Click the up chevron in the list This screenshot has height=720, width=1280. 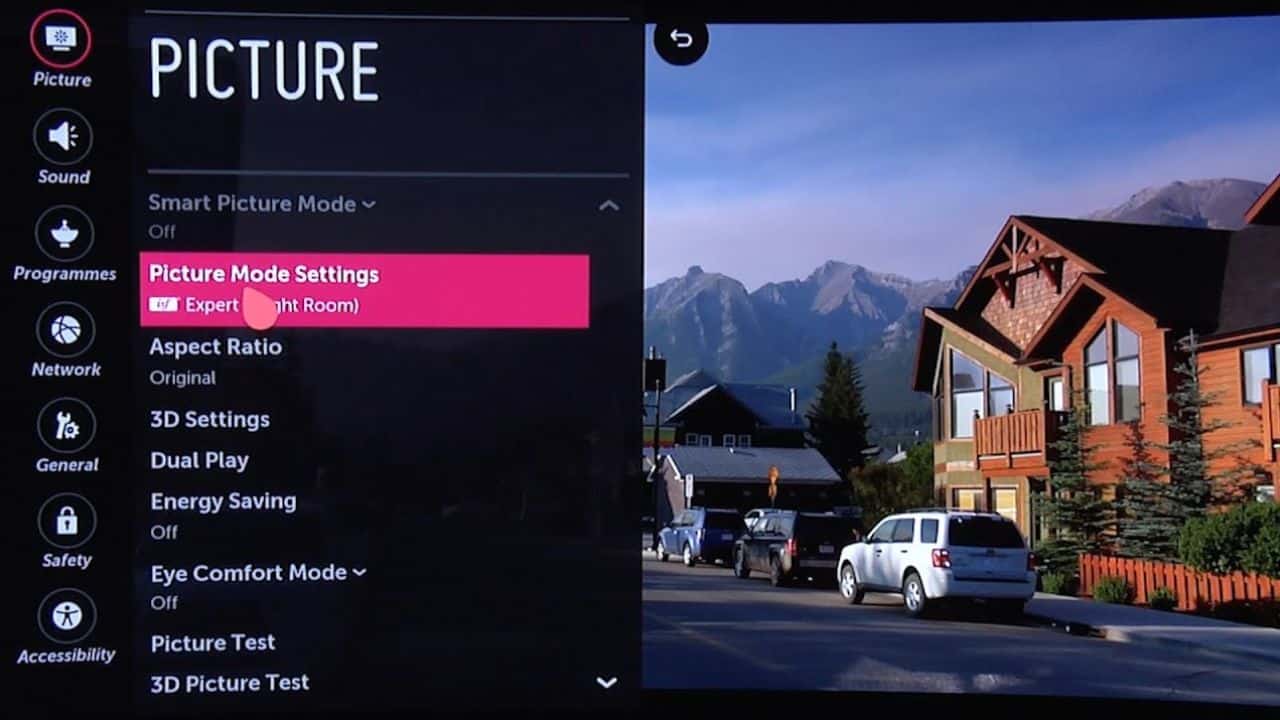[608, 206]
